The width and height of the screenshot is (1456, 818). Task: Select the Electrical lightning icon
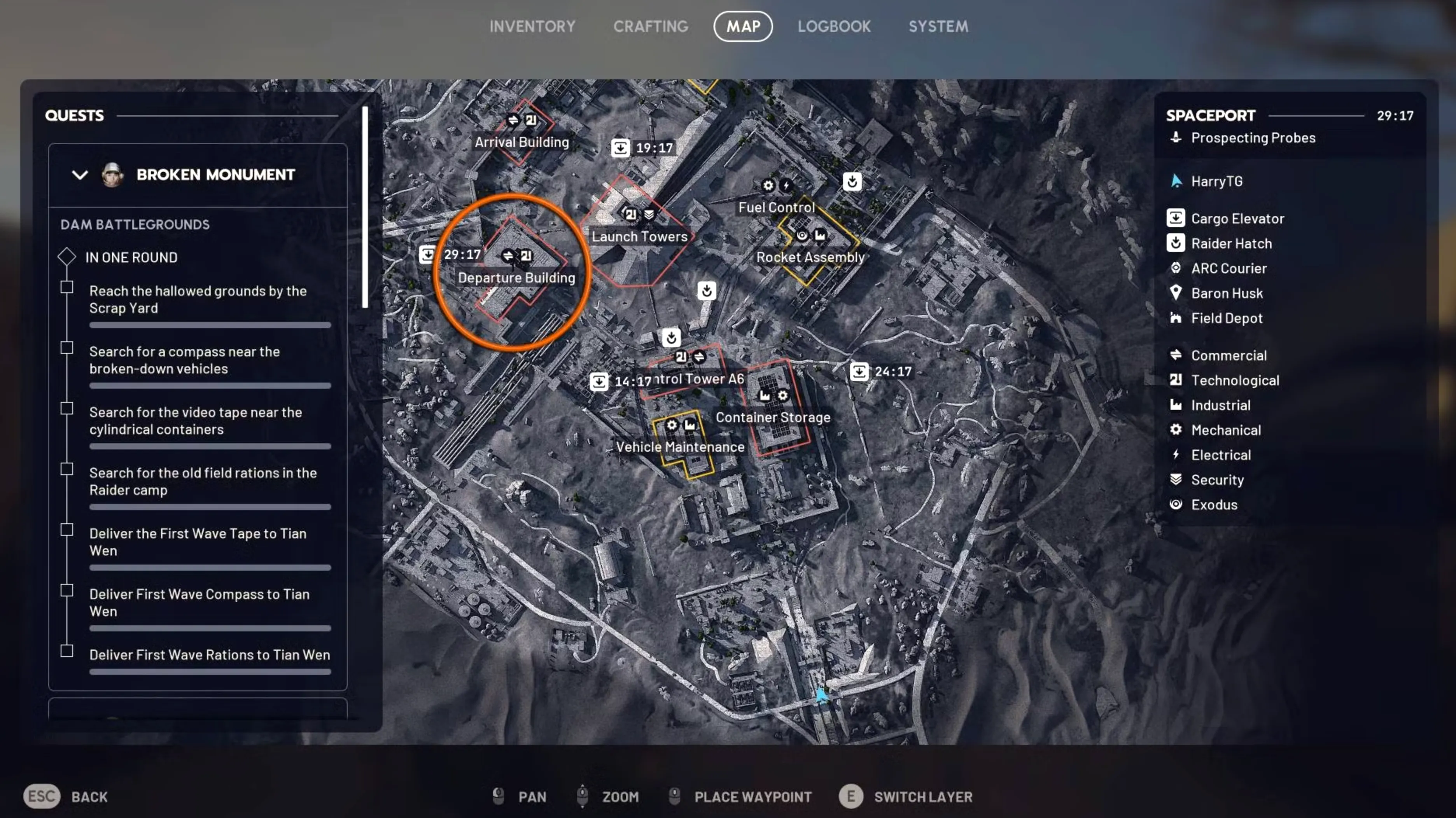click(x=1176, y=455)
